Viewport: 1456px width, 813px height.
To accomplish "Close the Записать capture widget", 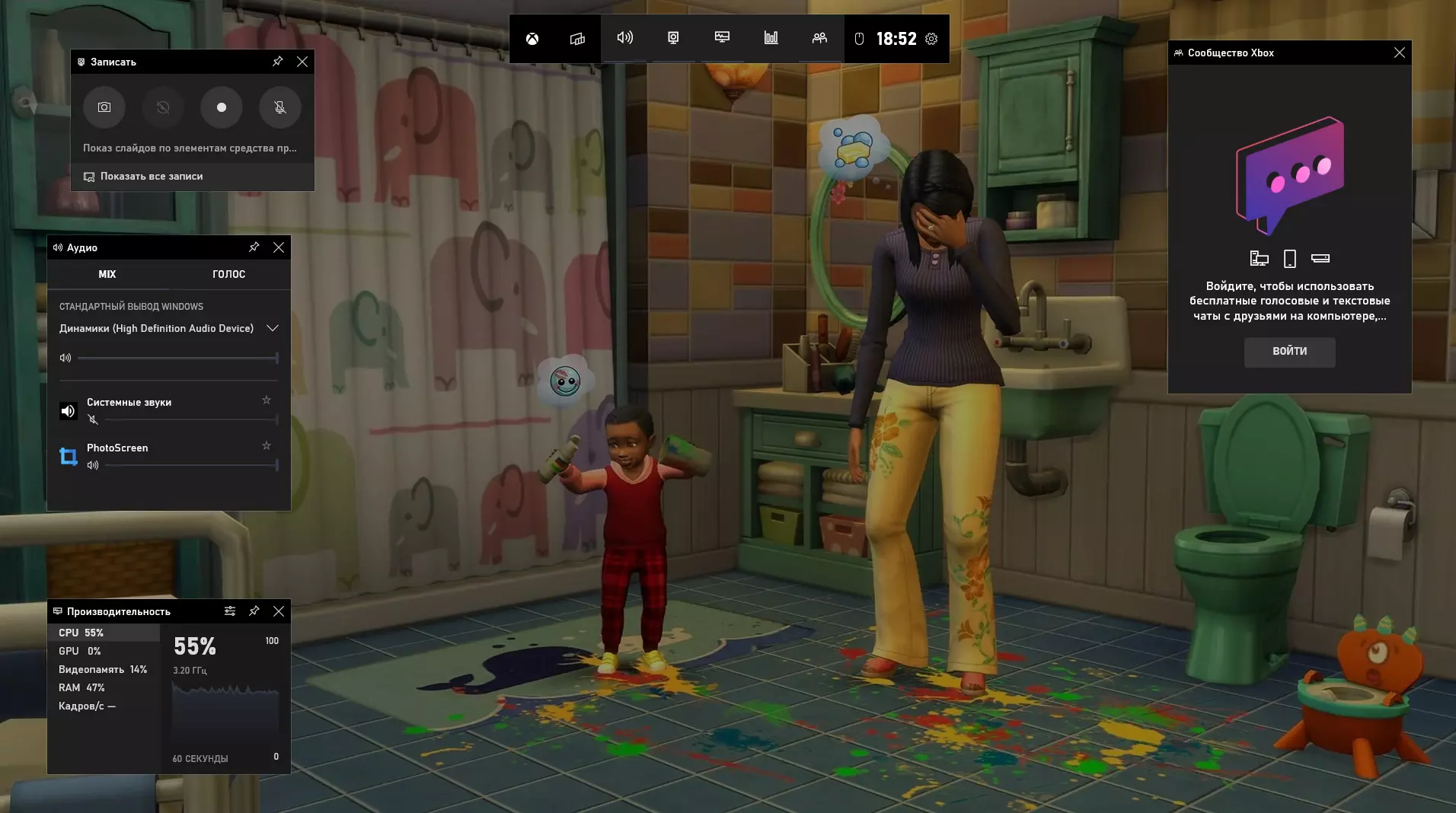I will click(302, 62).
